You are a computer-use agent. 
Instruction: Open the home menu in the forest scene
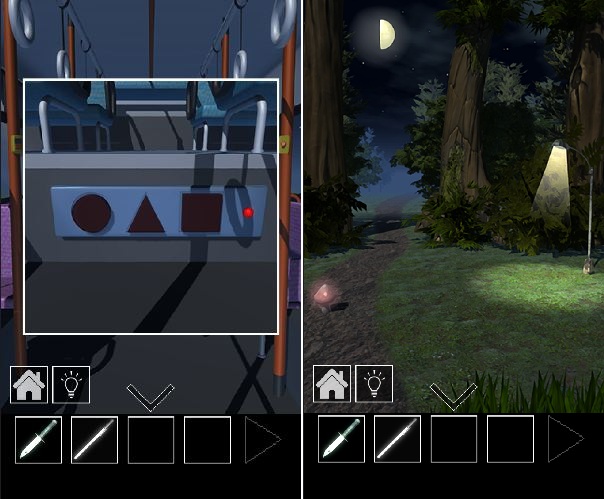point(332,384)
